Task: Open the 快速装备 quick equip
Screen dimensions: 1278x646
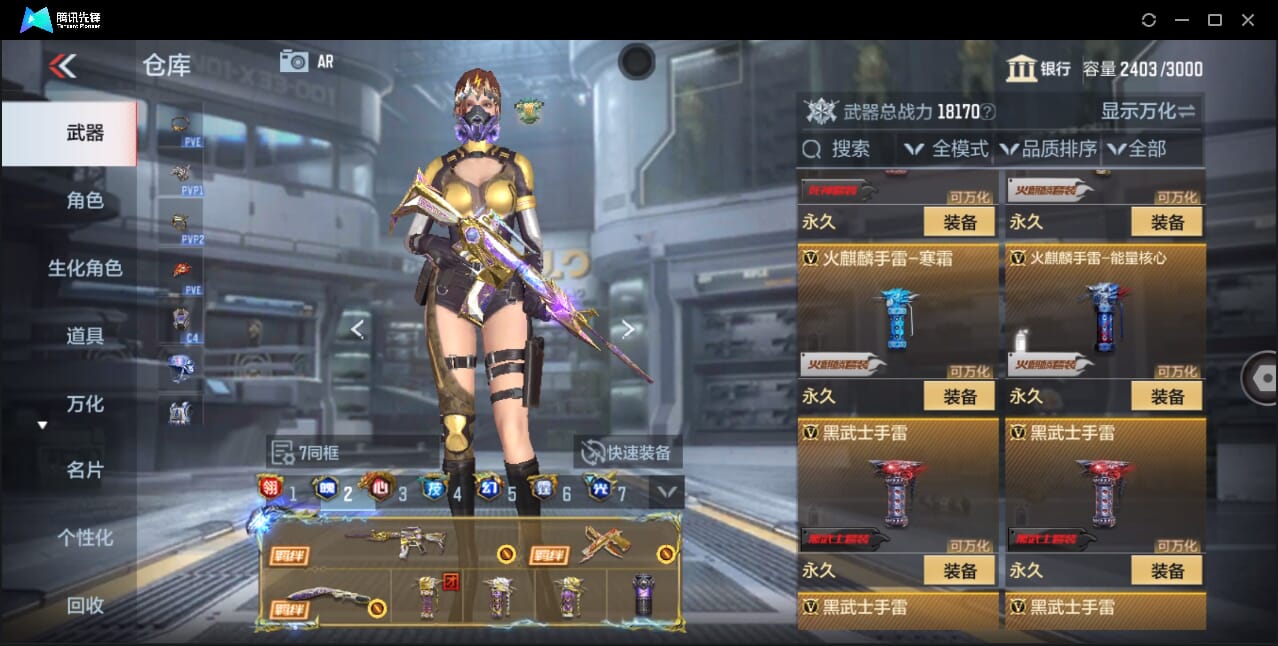Action: 628,453
